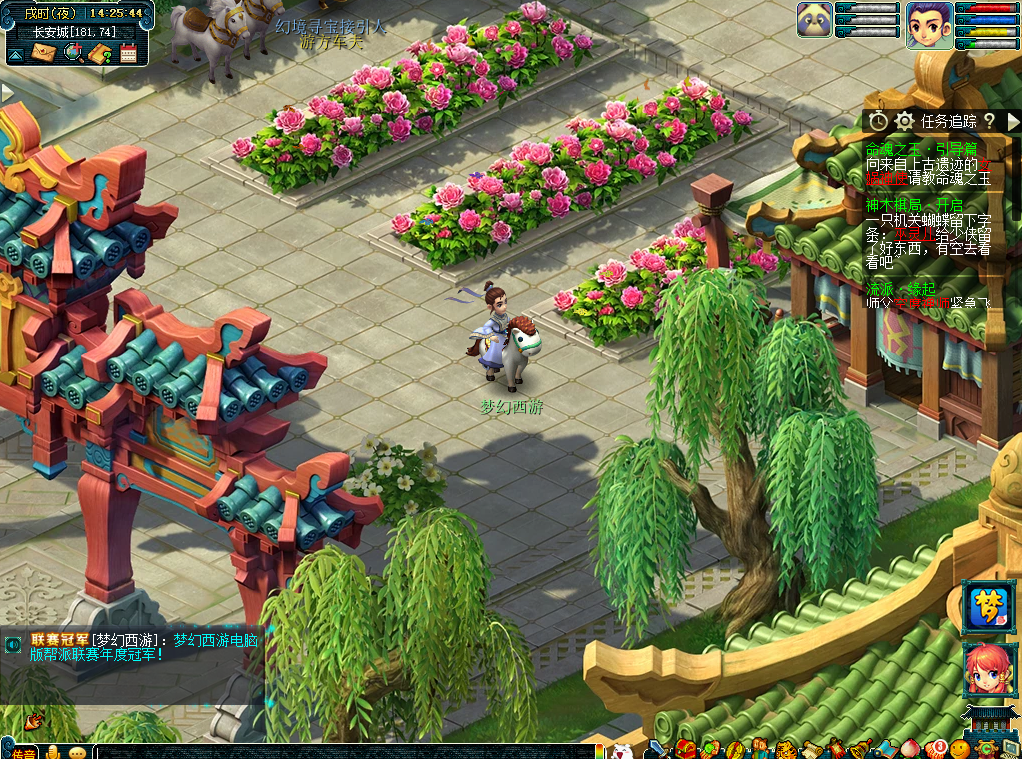This screenshot has height=759, width=1022.
Task: Click the quest tracker question mark
Action: pyautogui.click(x=989, y=121)
